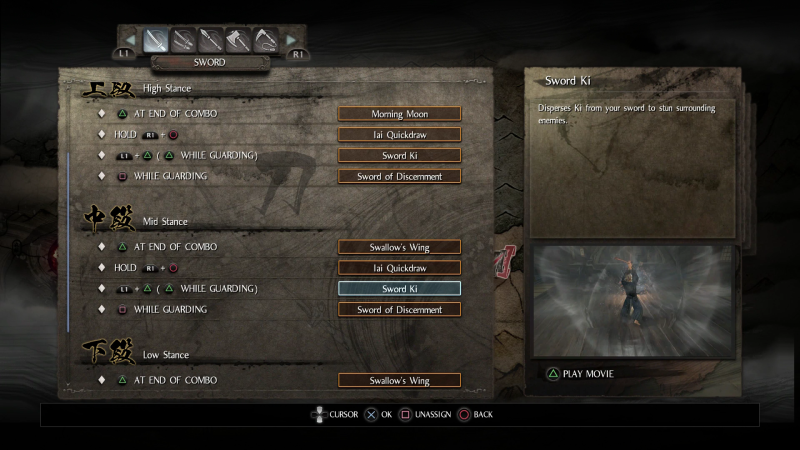This screenshot has width=800, height=450.
Task: Select the Sword weapon tab
Action: (x=155, y=40)
